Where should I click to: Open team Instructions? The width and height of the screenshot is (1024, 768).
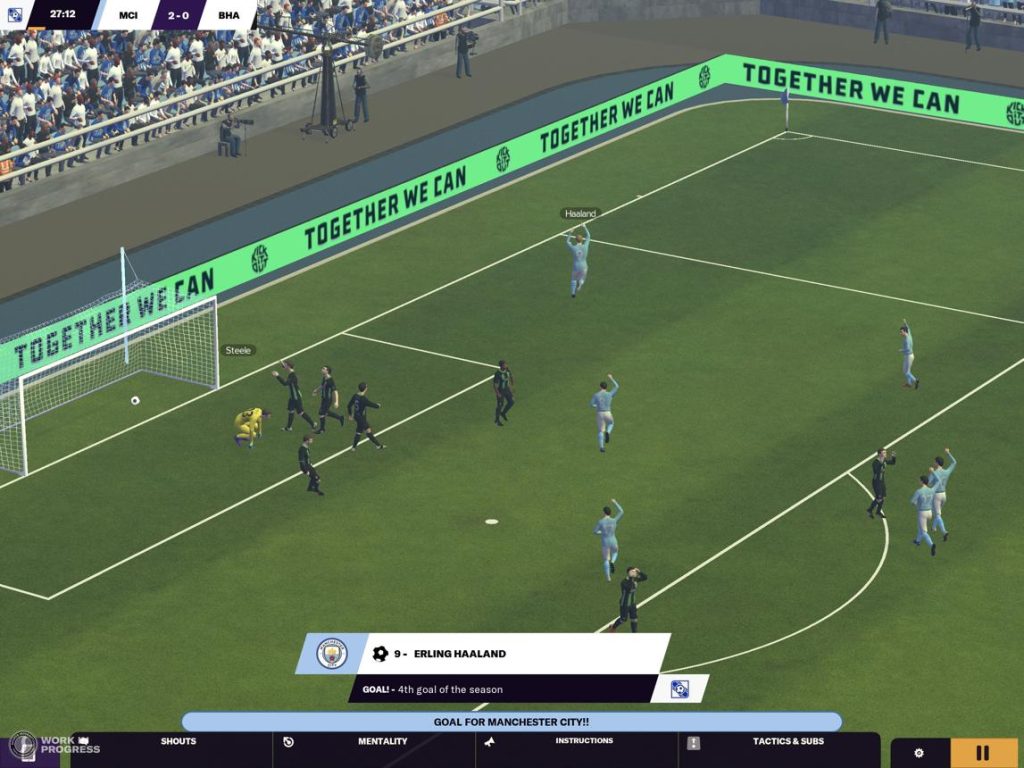pyautogui.click(x=583, y=742)
